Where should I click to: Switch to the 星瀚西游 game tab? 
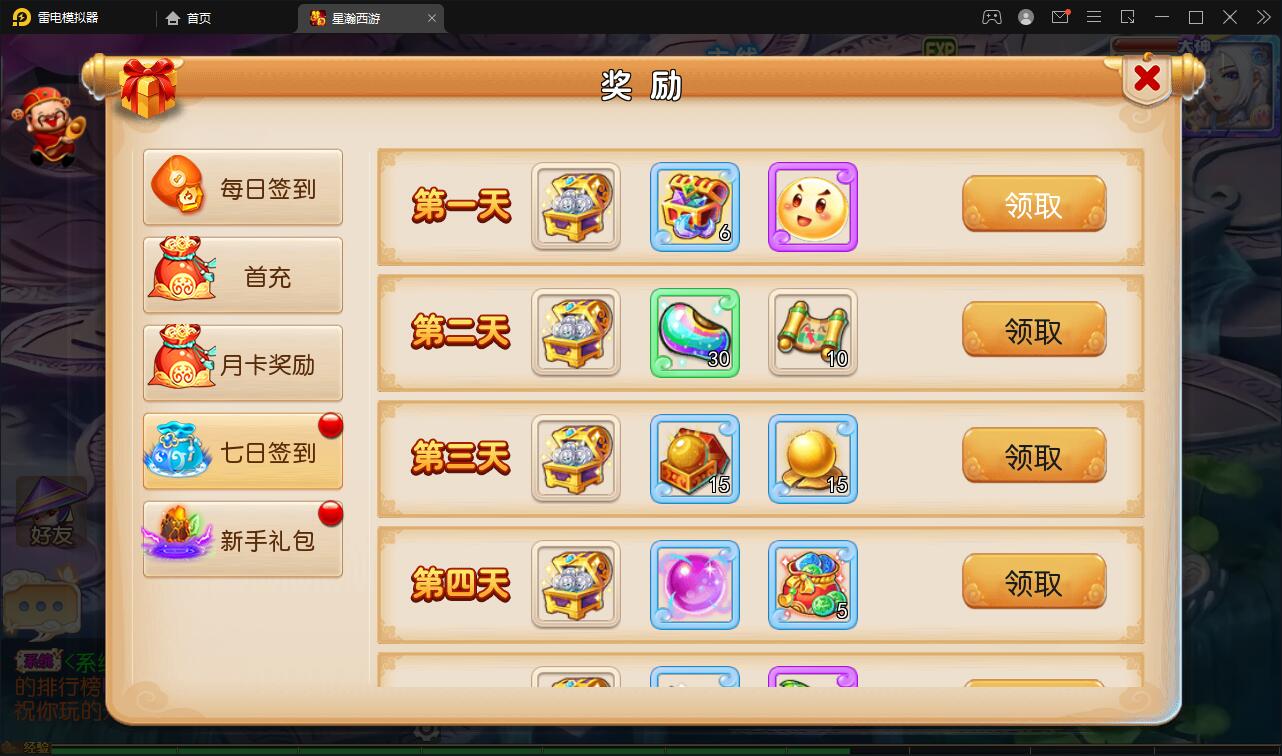[x=362, y=17]
